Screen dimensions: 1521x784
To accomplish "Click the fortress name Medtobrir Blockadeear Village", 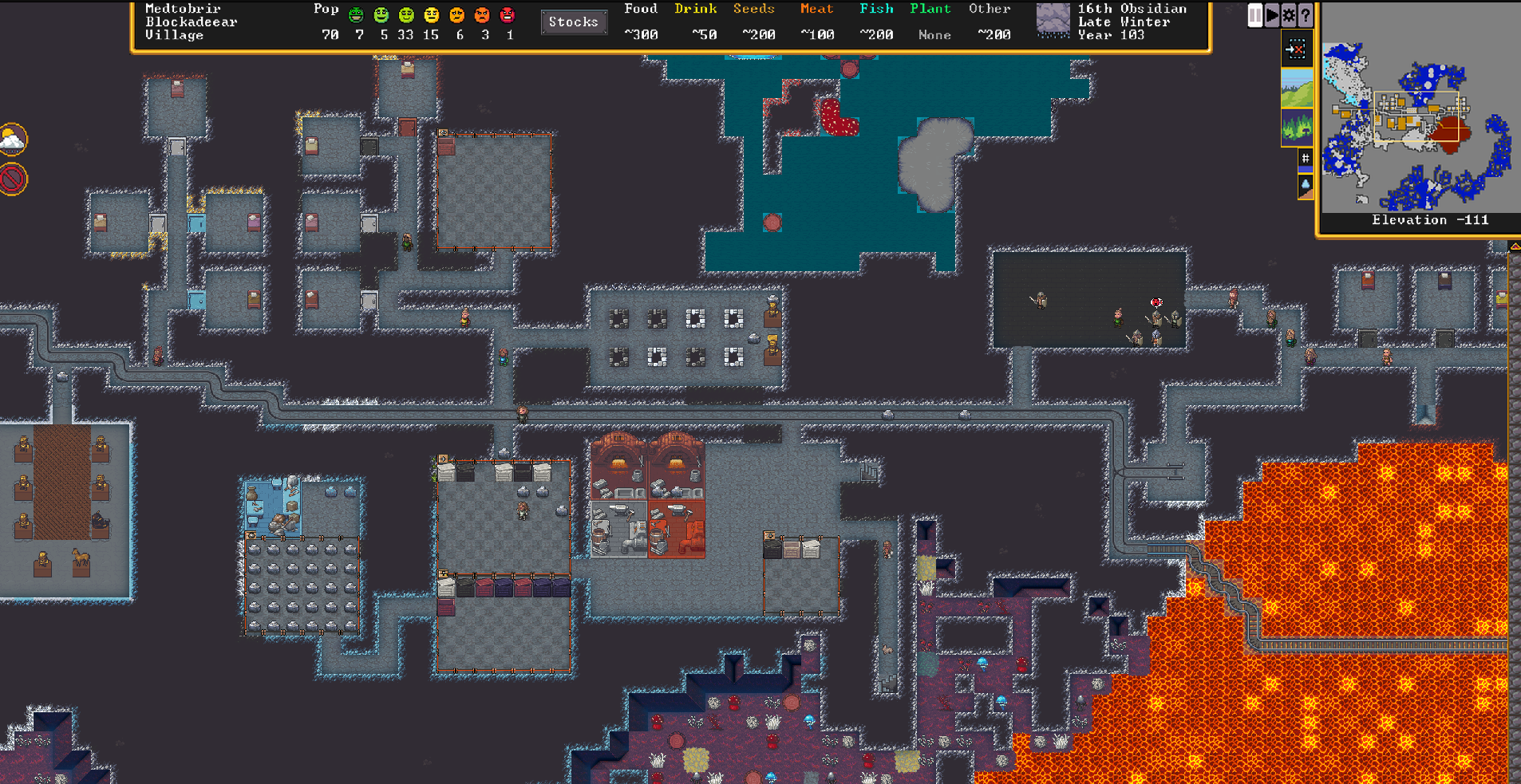I will [x=182, y=22].
